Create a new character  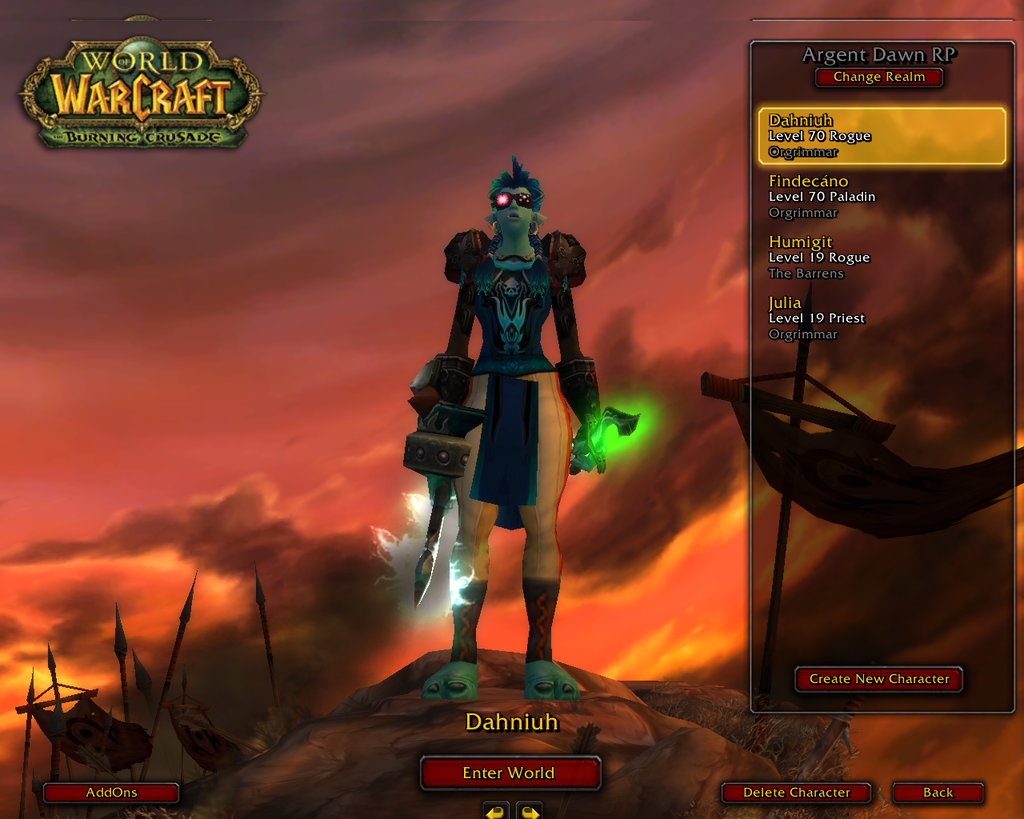(x=879, y=679)
